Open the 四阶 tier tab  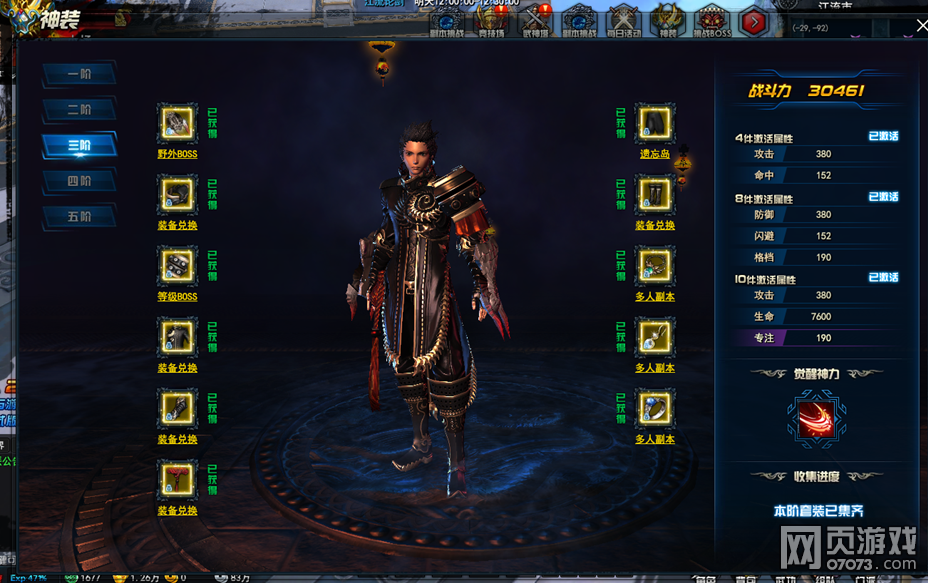(x=79, y=181)
